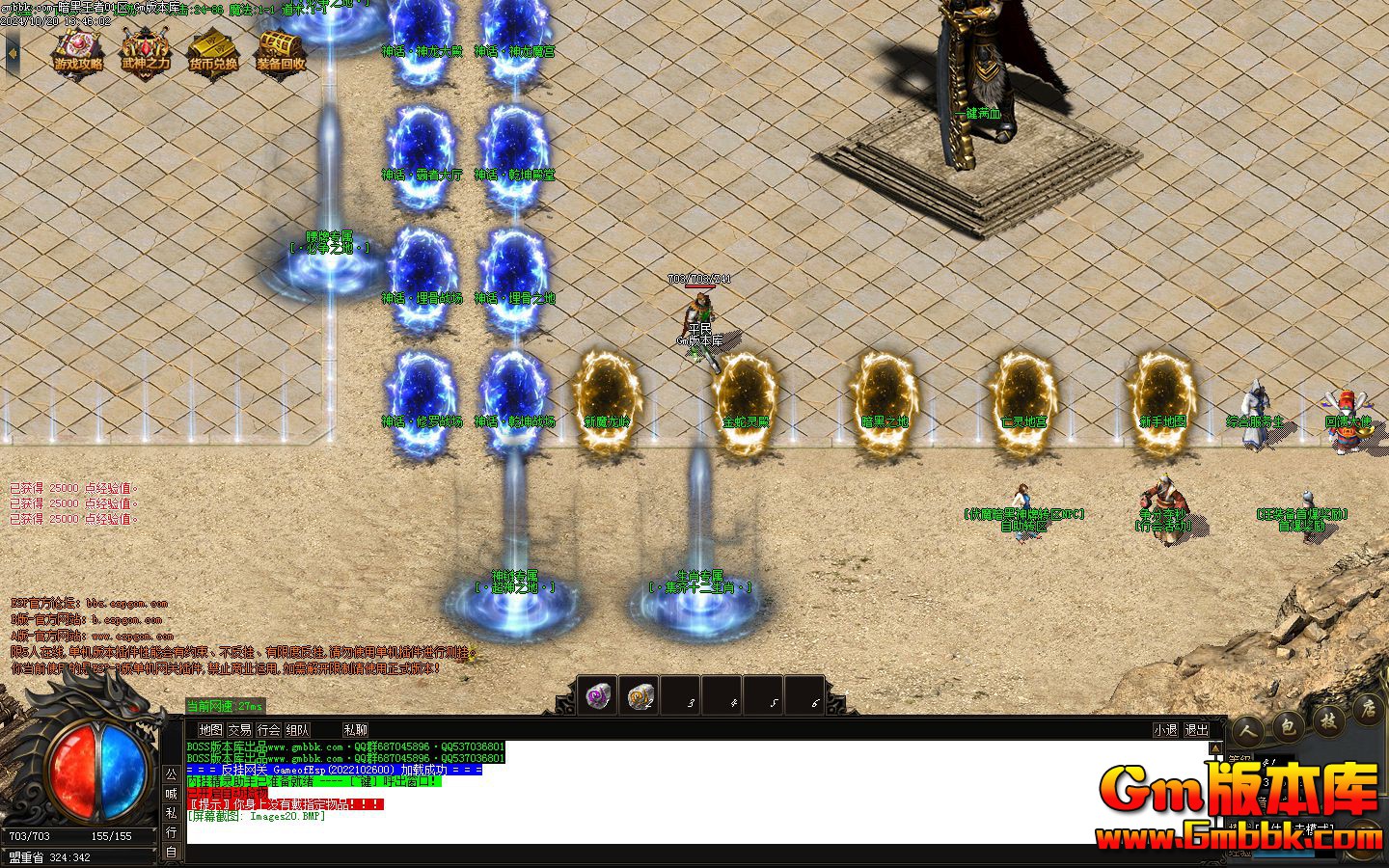Use the orange swirl stone in the hotbar
This screenshot has height=868, width=1389.
pos(640,695)
